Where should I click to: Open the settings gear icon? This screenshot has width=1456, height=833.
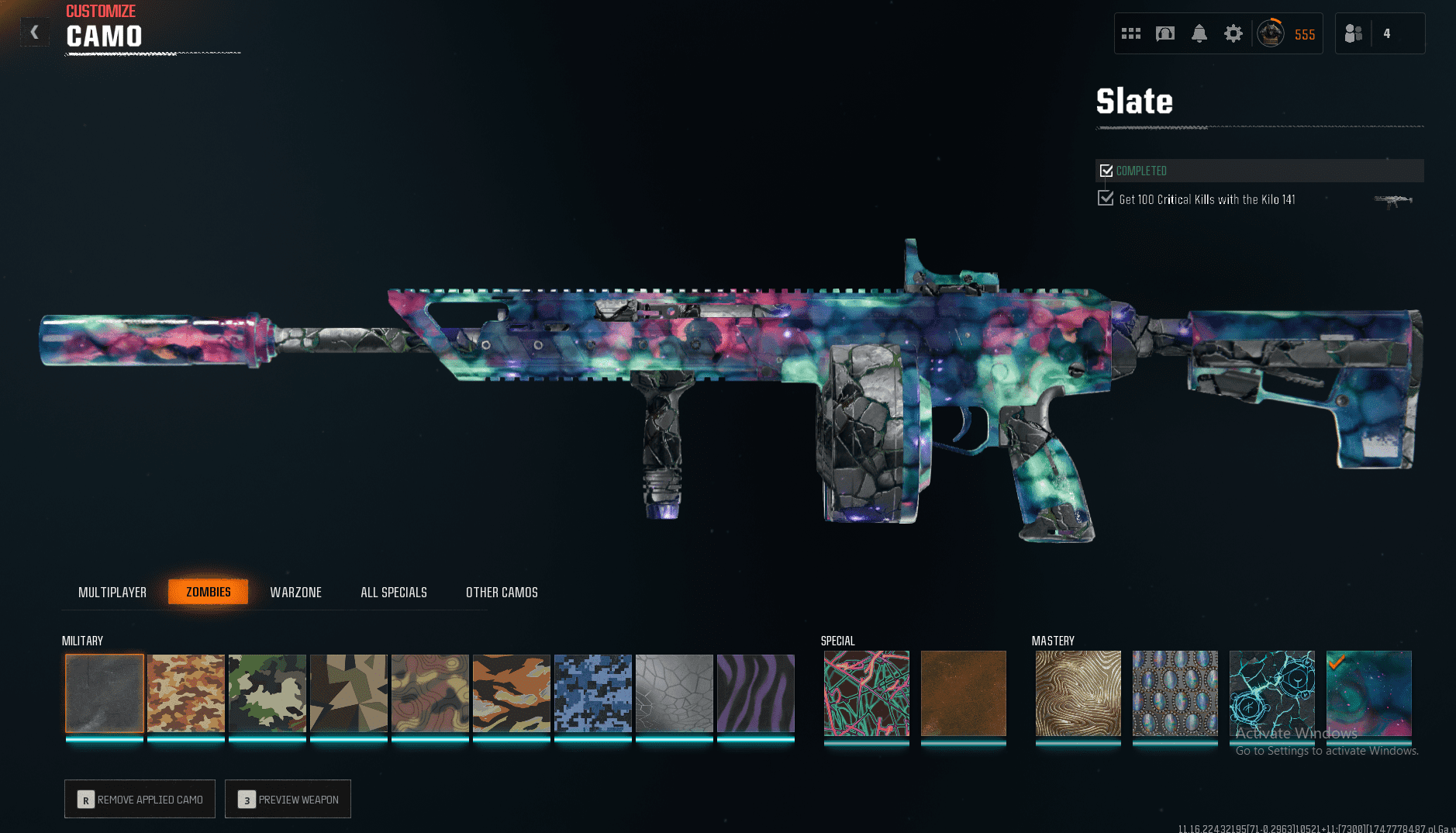point(1233,33)
